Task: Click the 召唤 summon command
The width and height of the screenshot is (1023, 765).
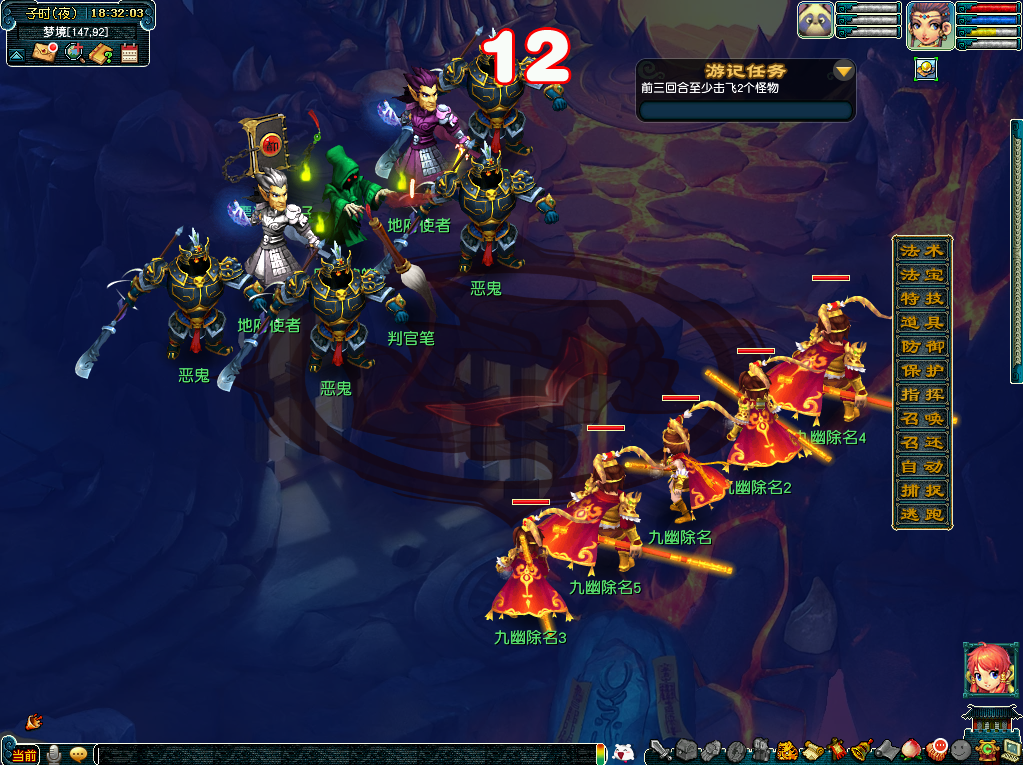Action: coord(921,418)
